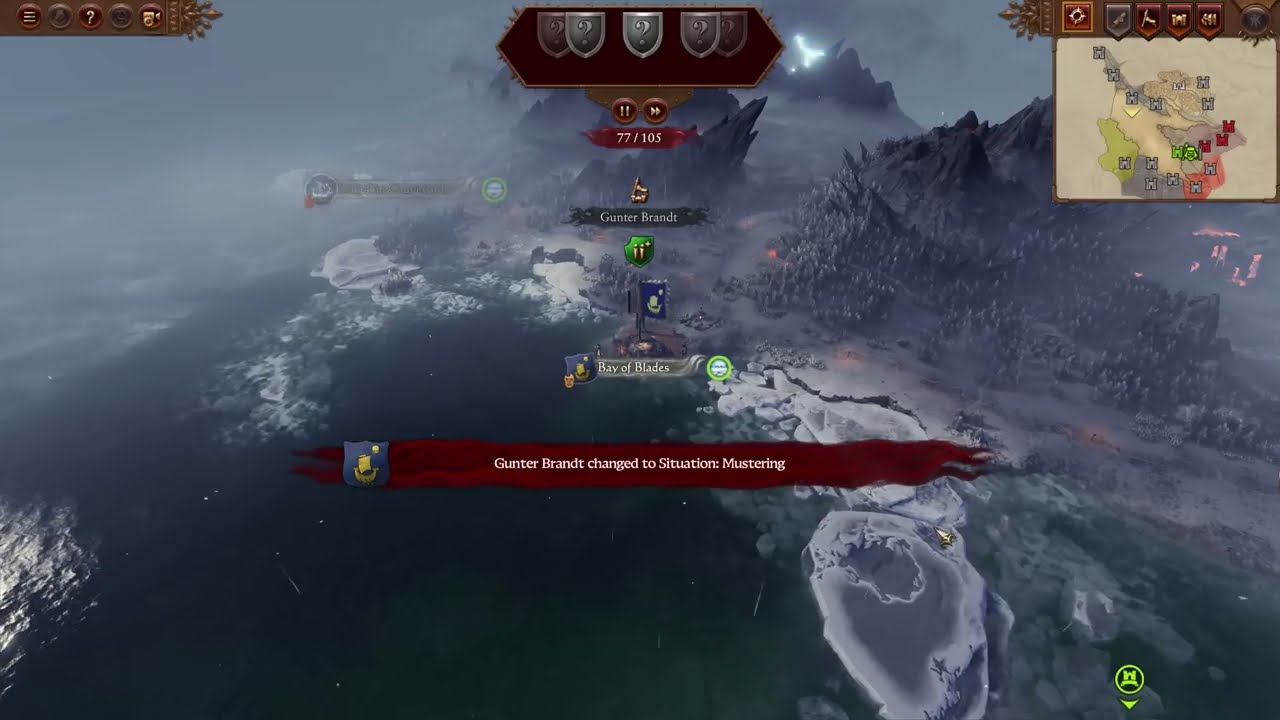Open the castle gate map filter tab
The image size is (1280, 720).
pos(1179,18)
